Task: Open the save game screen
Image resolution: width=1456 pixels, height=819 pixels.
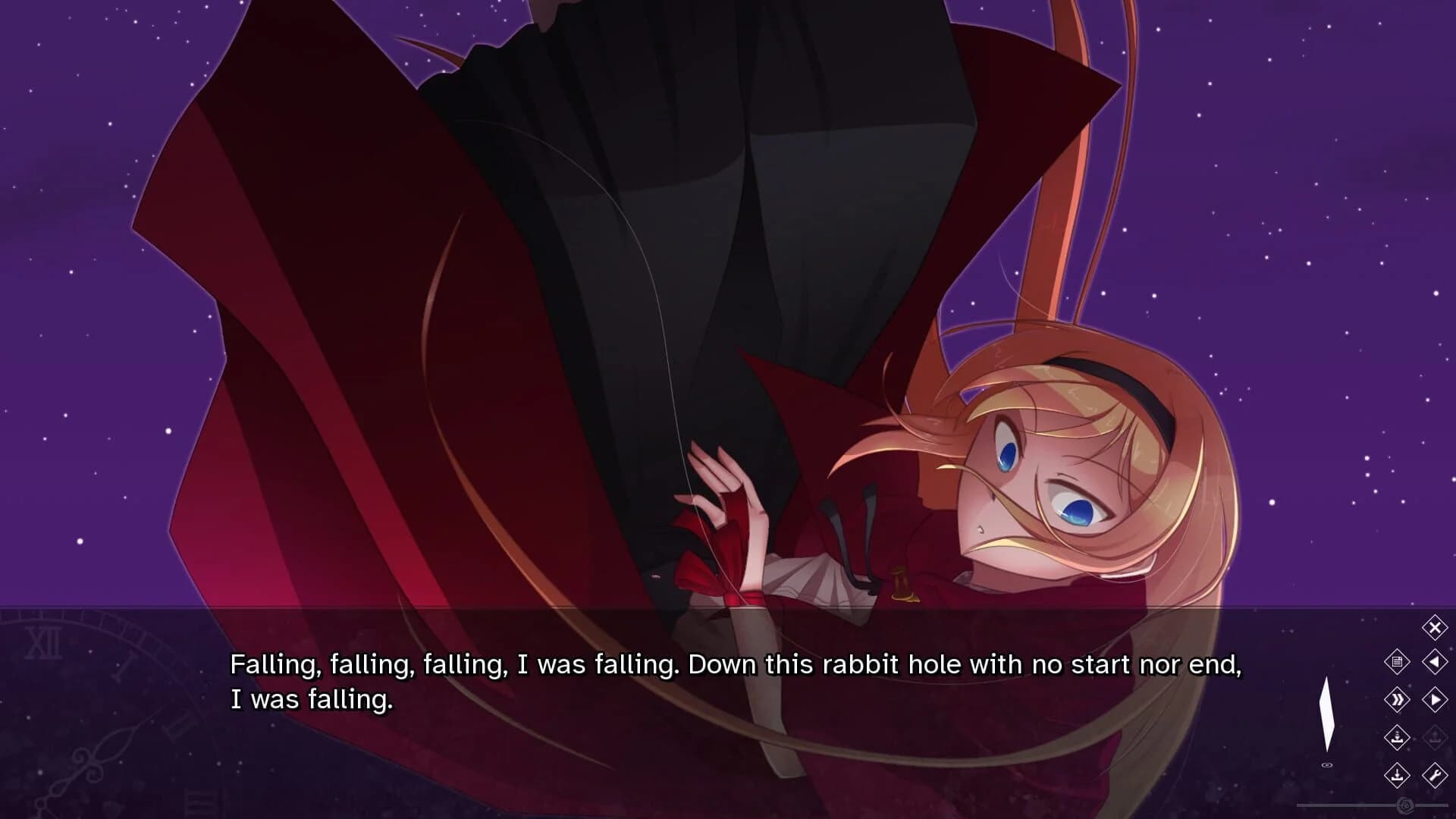Action: (x=1398, y=776)
